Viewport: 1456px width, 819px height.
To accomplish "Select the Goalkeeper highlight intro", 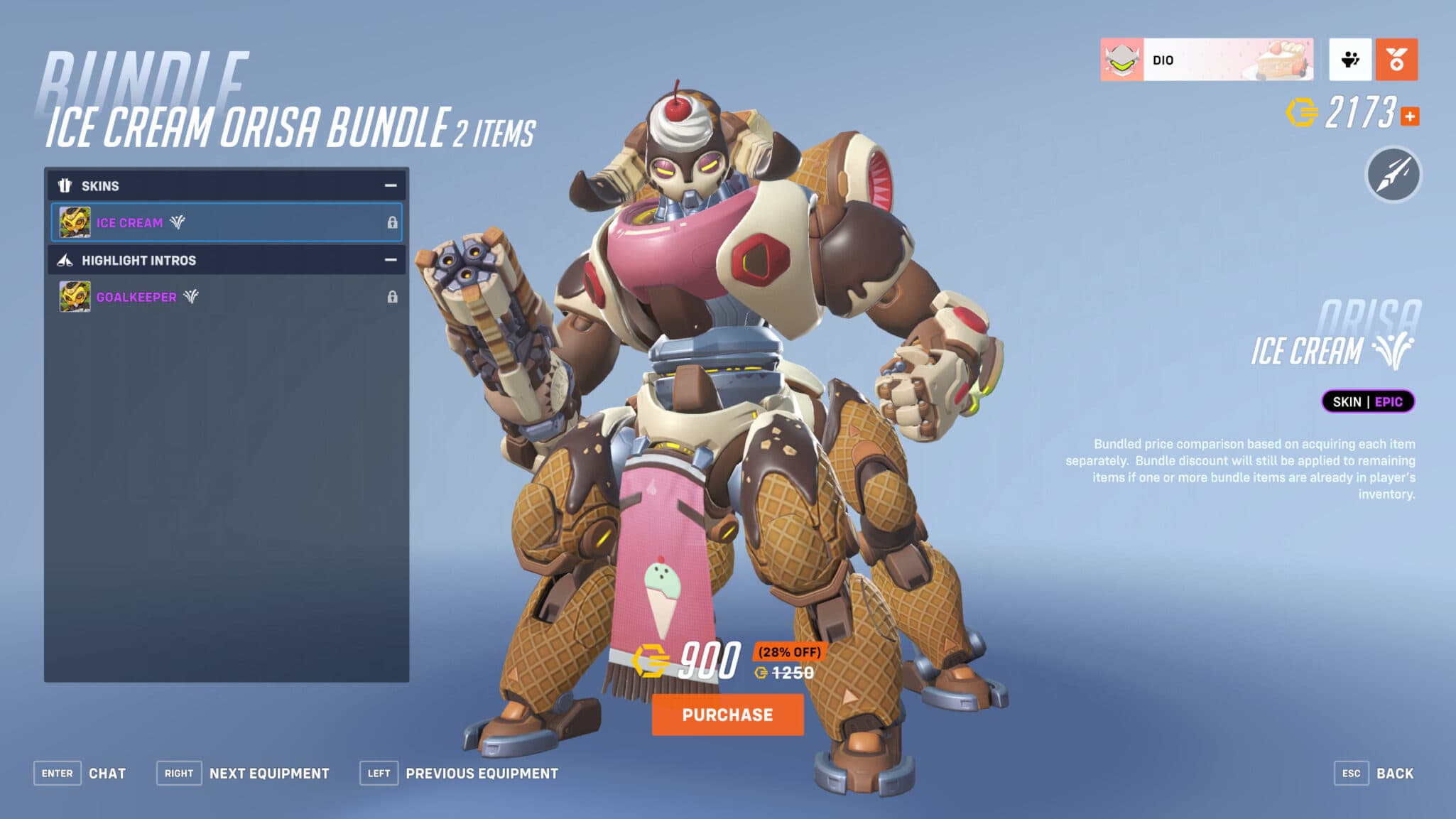I will pos(226,297).
